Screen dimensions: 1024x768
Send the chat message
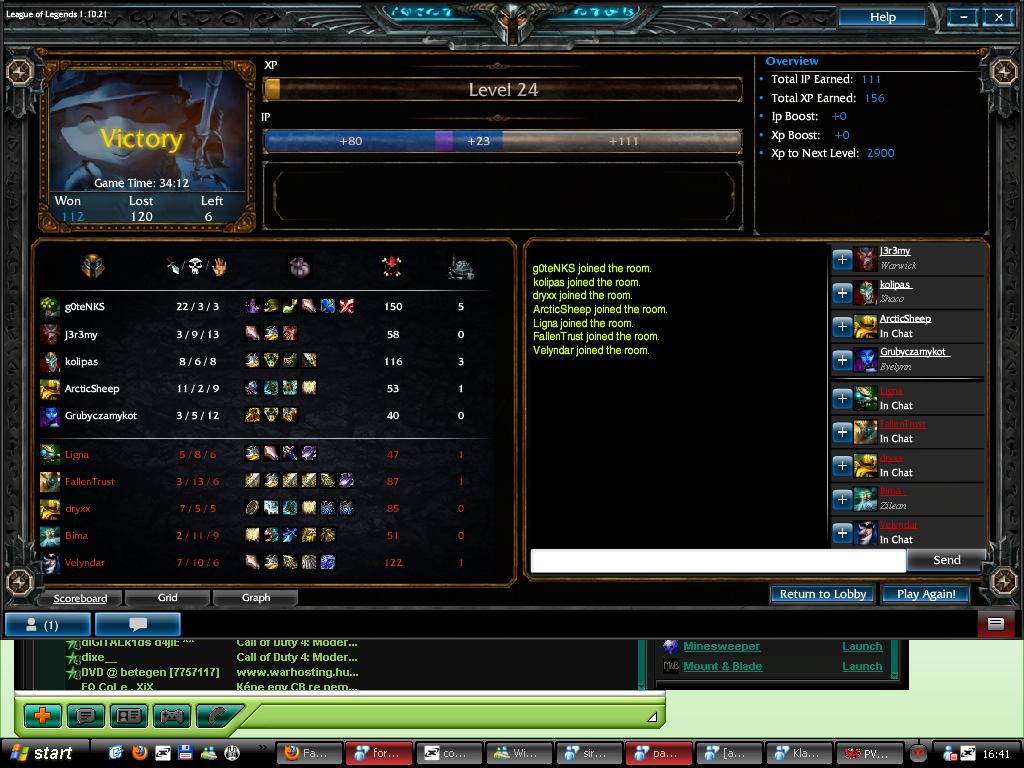point(946,560)
